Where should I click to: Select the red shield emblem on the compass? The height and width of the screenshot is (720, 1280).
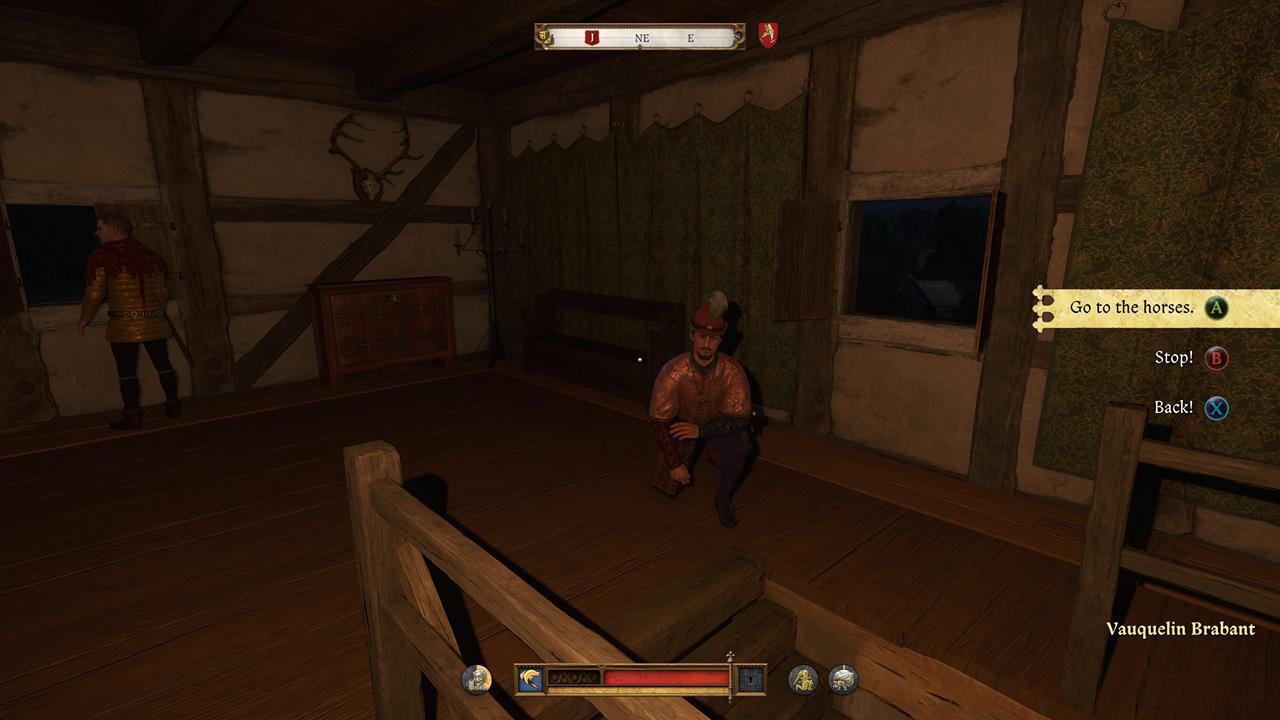(768, 34)
